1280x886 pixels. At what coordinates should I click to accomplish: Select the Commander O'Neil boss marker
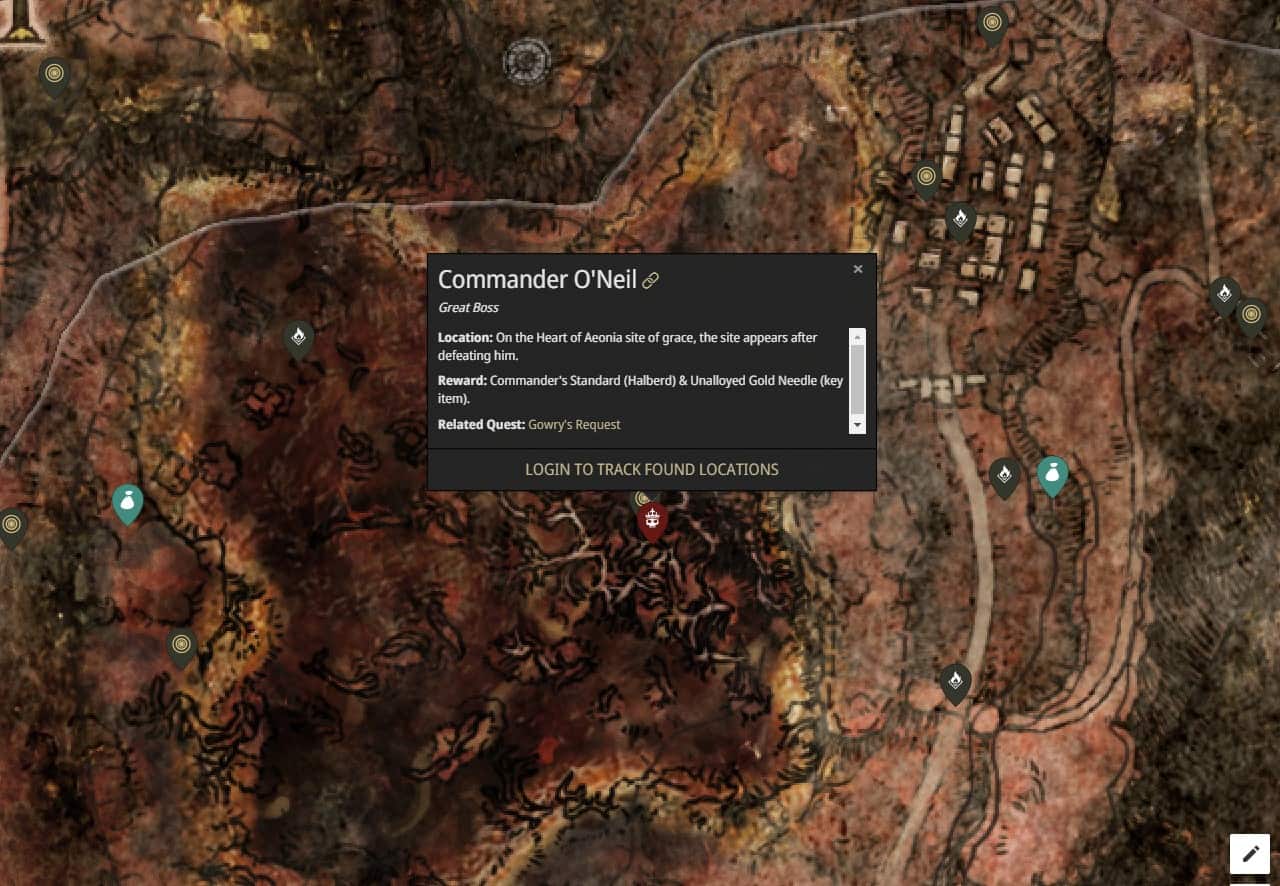651,518
